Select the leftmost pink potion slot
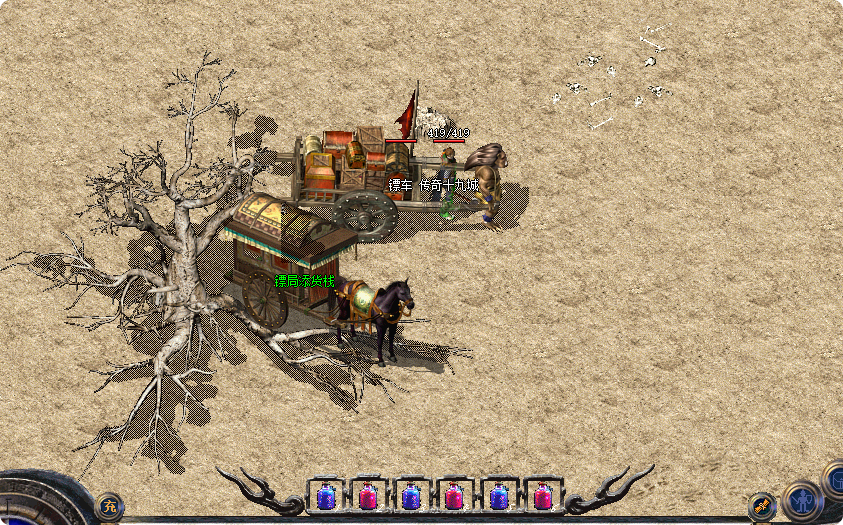Screen dimensions: 843x525 [x=368, y=495]
